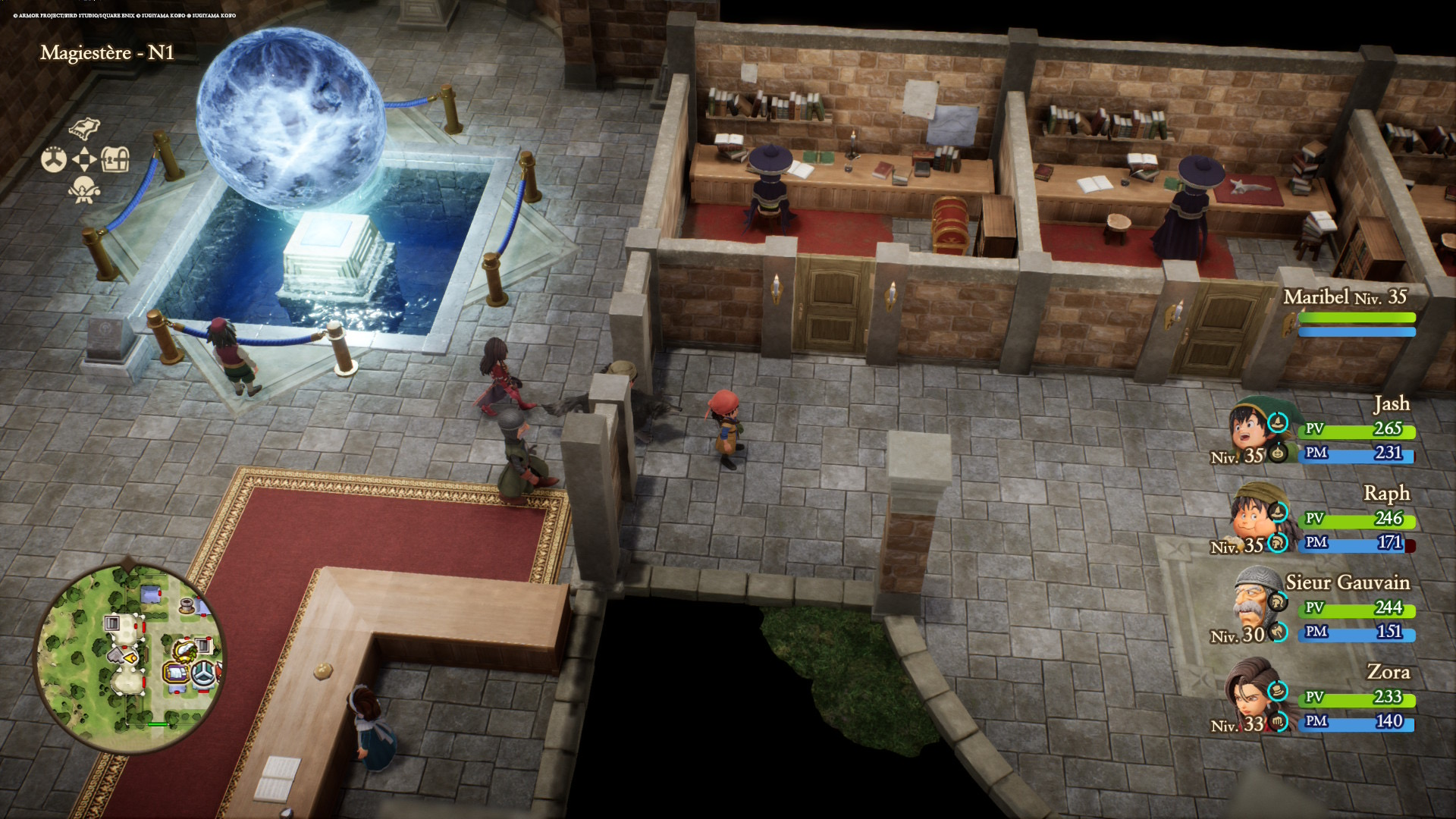Screen dimensions: 1456x819
Task: Open the circular crown emblem icon
Action: pos(54,159)
